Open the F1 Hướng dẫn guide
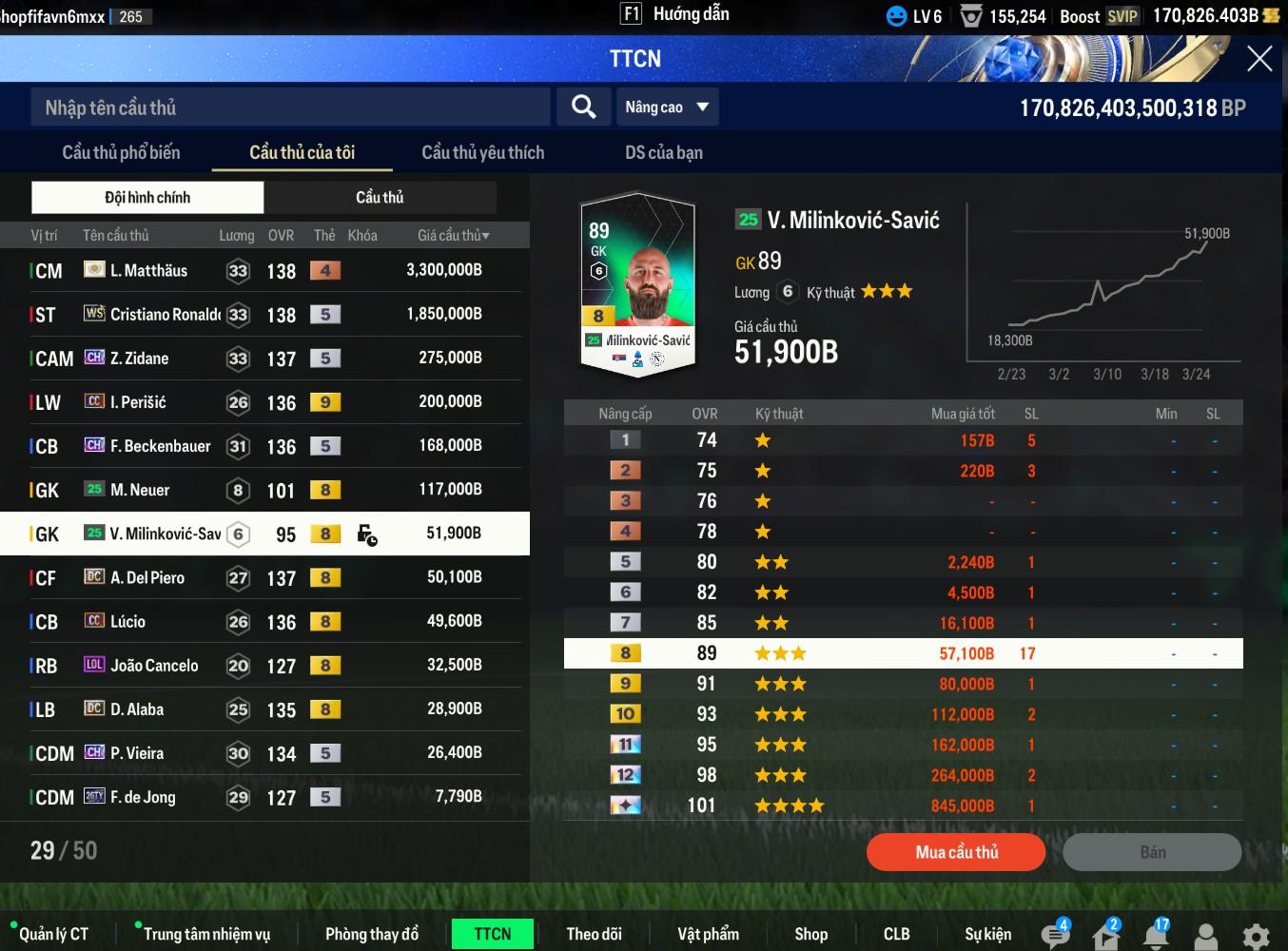1288x951 pixels. coord(674,14)
